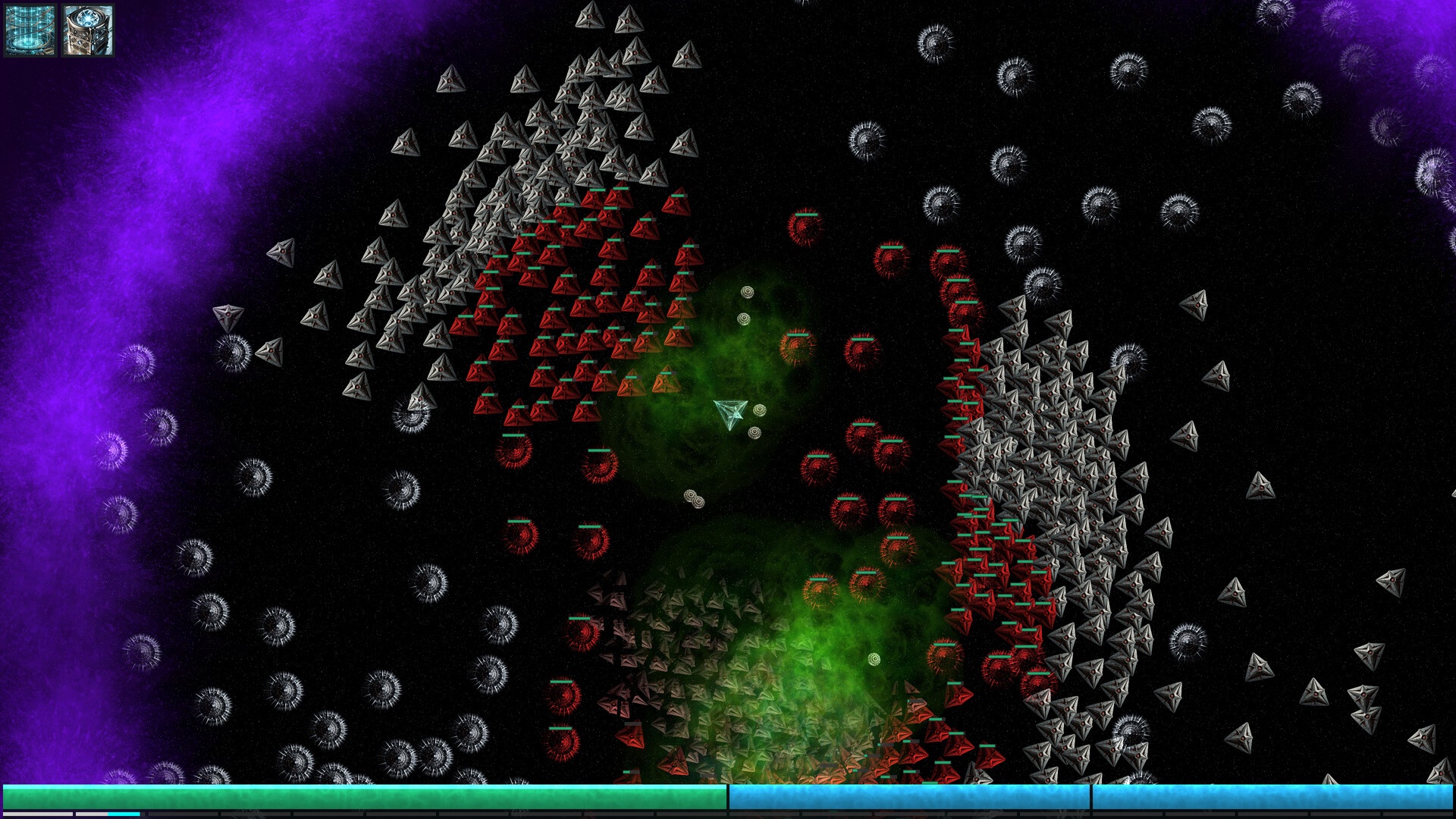The width and height of the screenshot is (1456, 819).
Task: Select the teal reactor chamber ability icon
Action: click(30, 30)
